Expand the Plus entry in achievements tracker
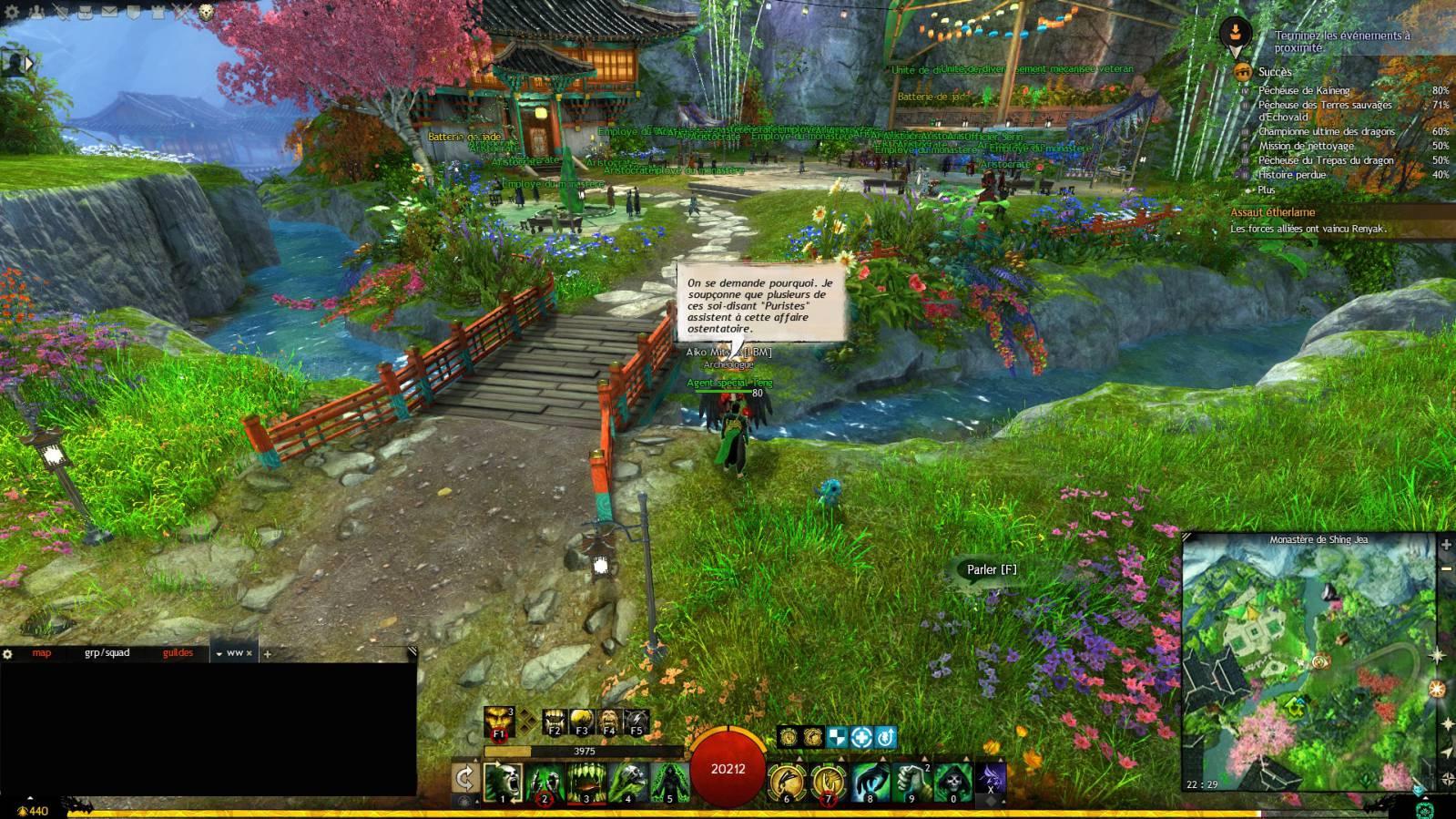This screenshot has width=1456, height=819. point(1267,189)
